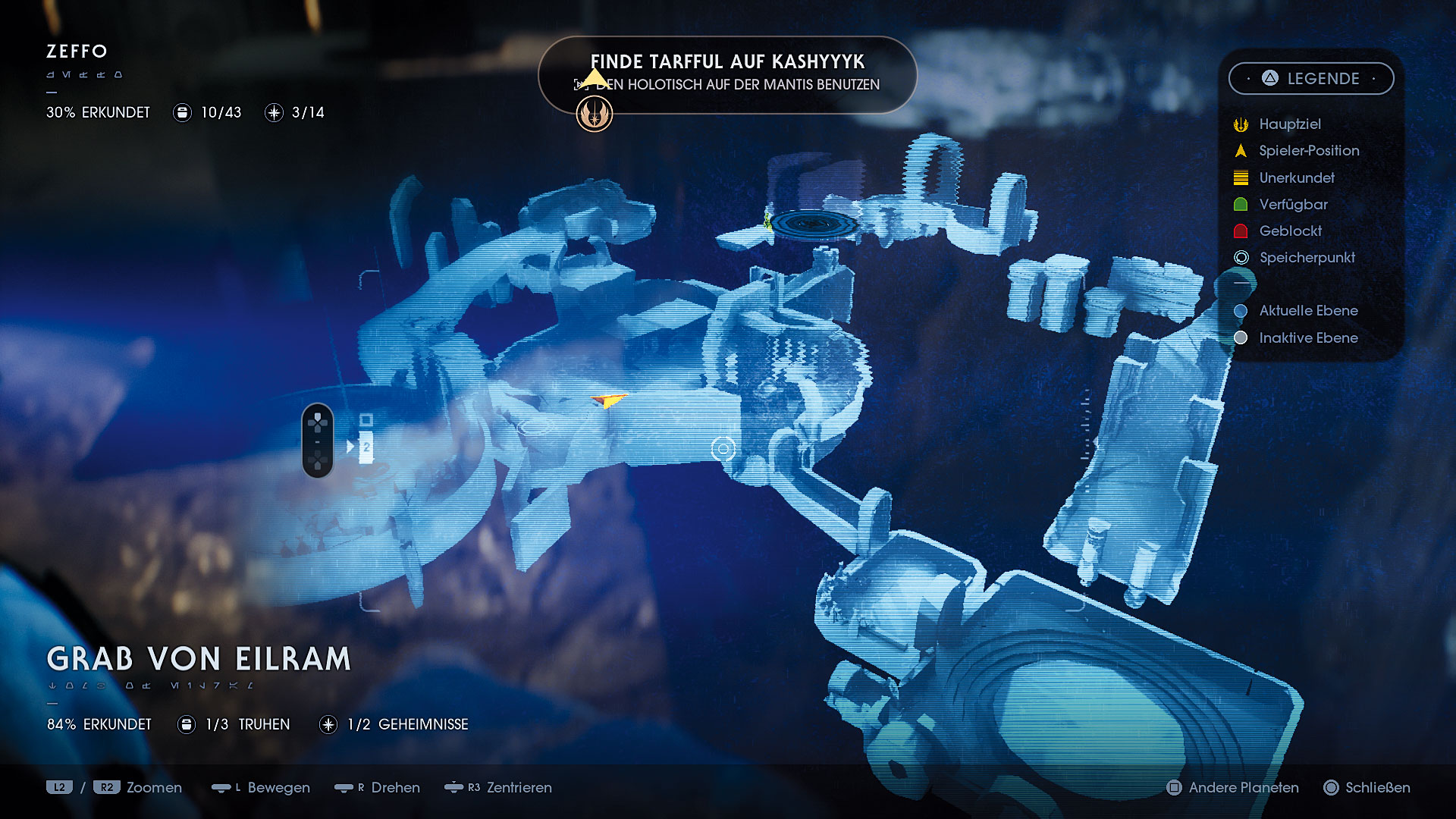Click the yellow player position arrow

pos(609,400)
